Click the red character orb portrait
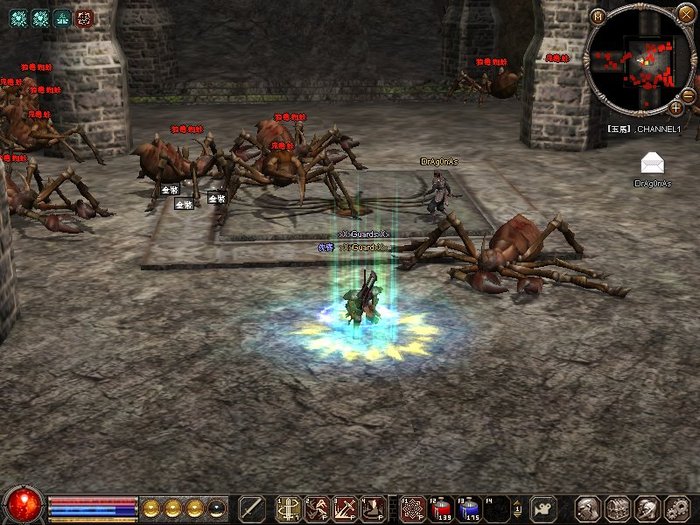Screen dimensions: 700x525 tap(22, 504)
